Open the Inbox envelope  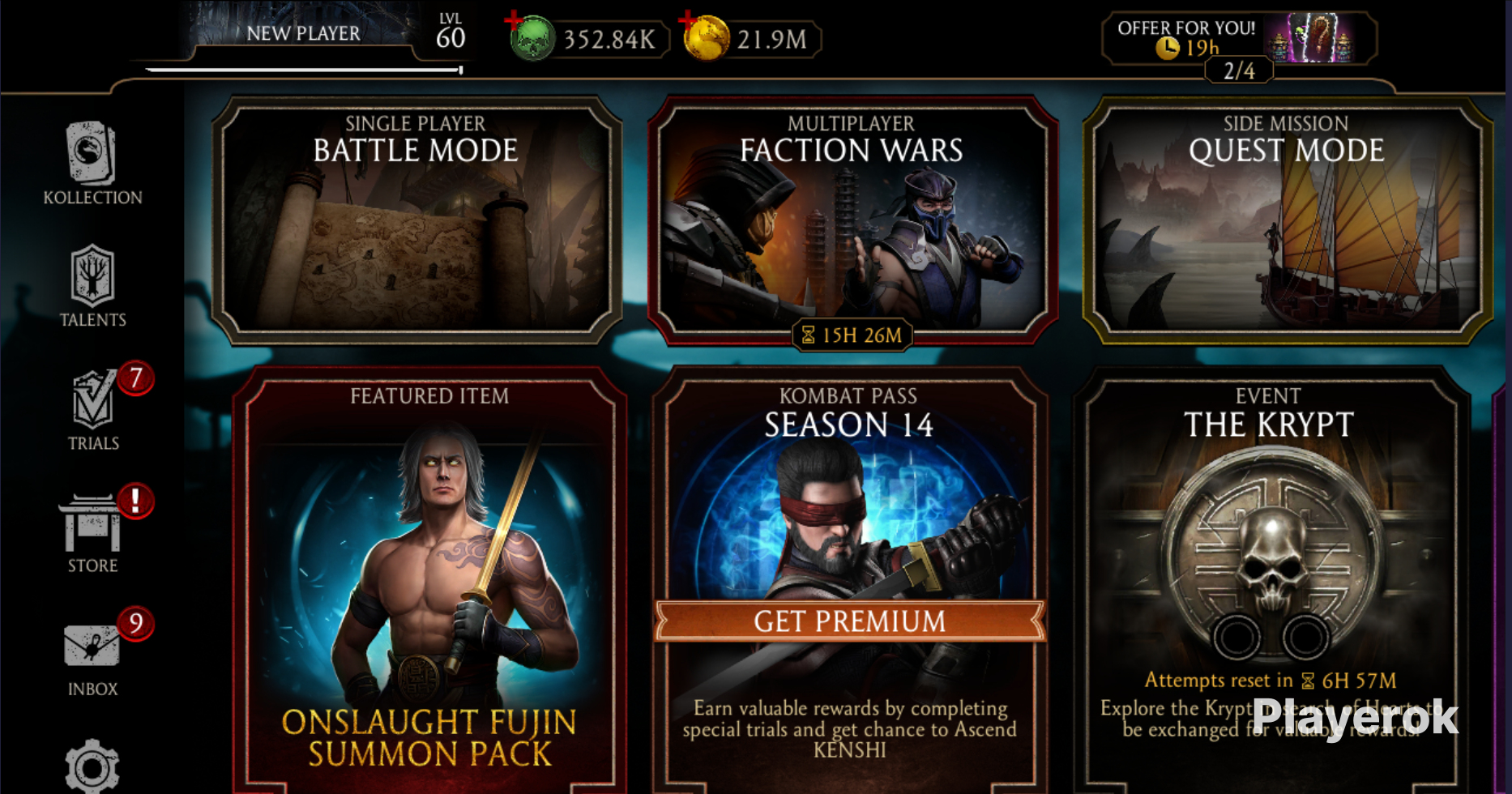92,653
